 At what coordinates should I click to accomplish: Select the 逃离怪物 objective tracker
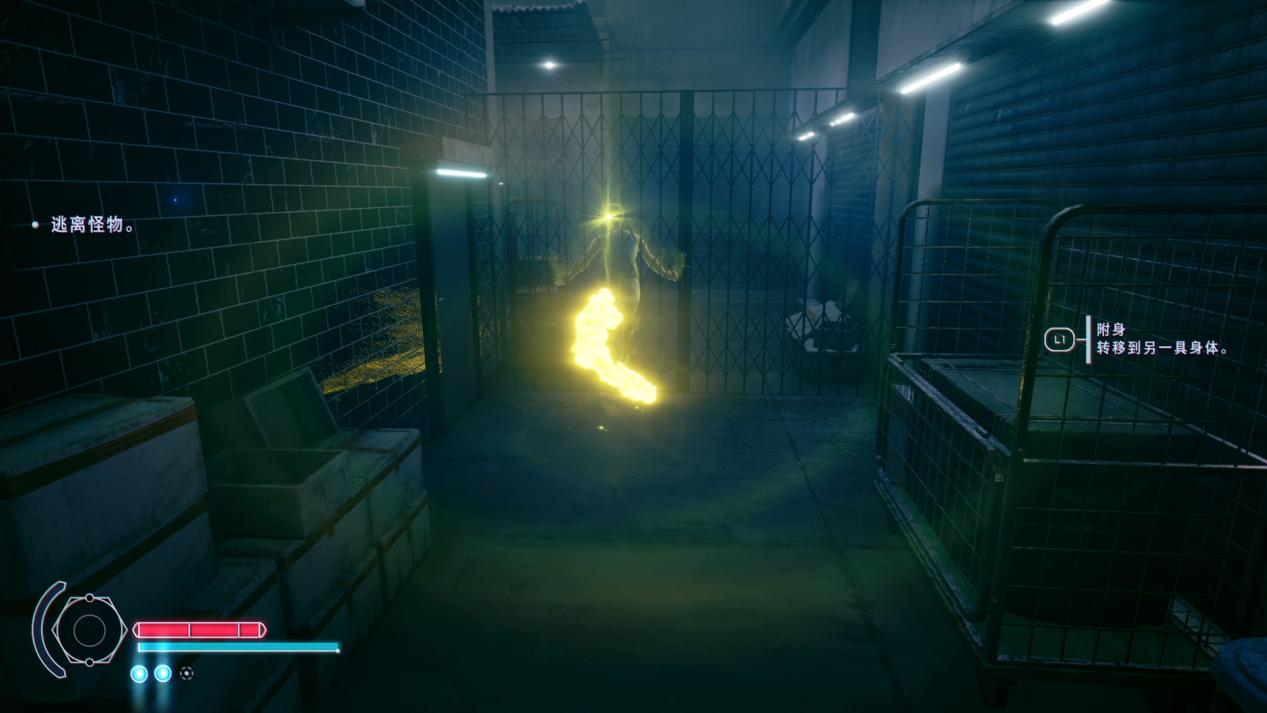(92, 225)
